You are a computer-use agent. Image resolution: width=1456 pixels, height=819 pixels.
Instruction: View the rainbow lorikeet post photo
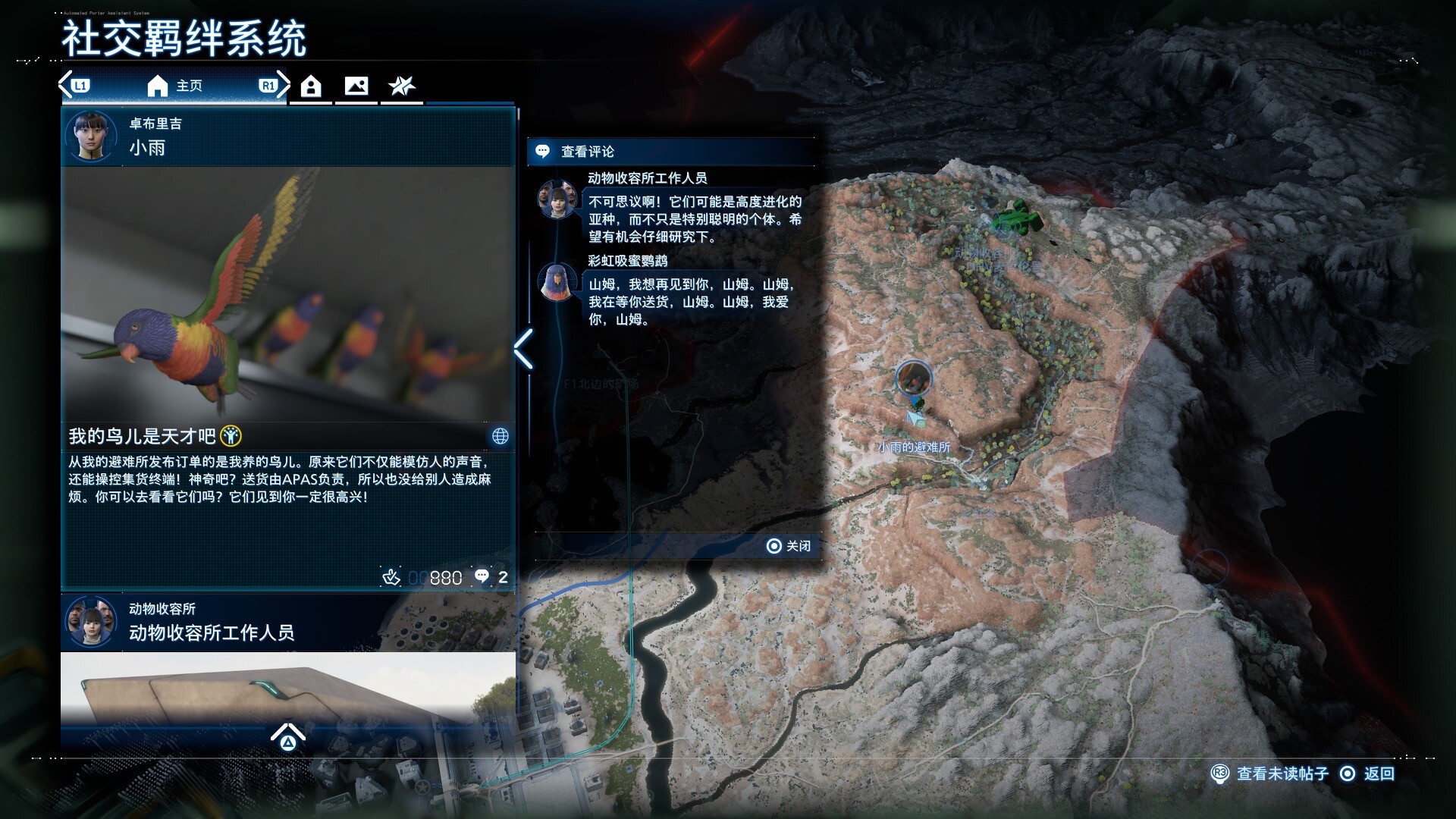[288, 293]
